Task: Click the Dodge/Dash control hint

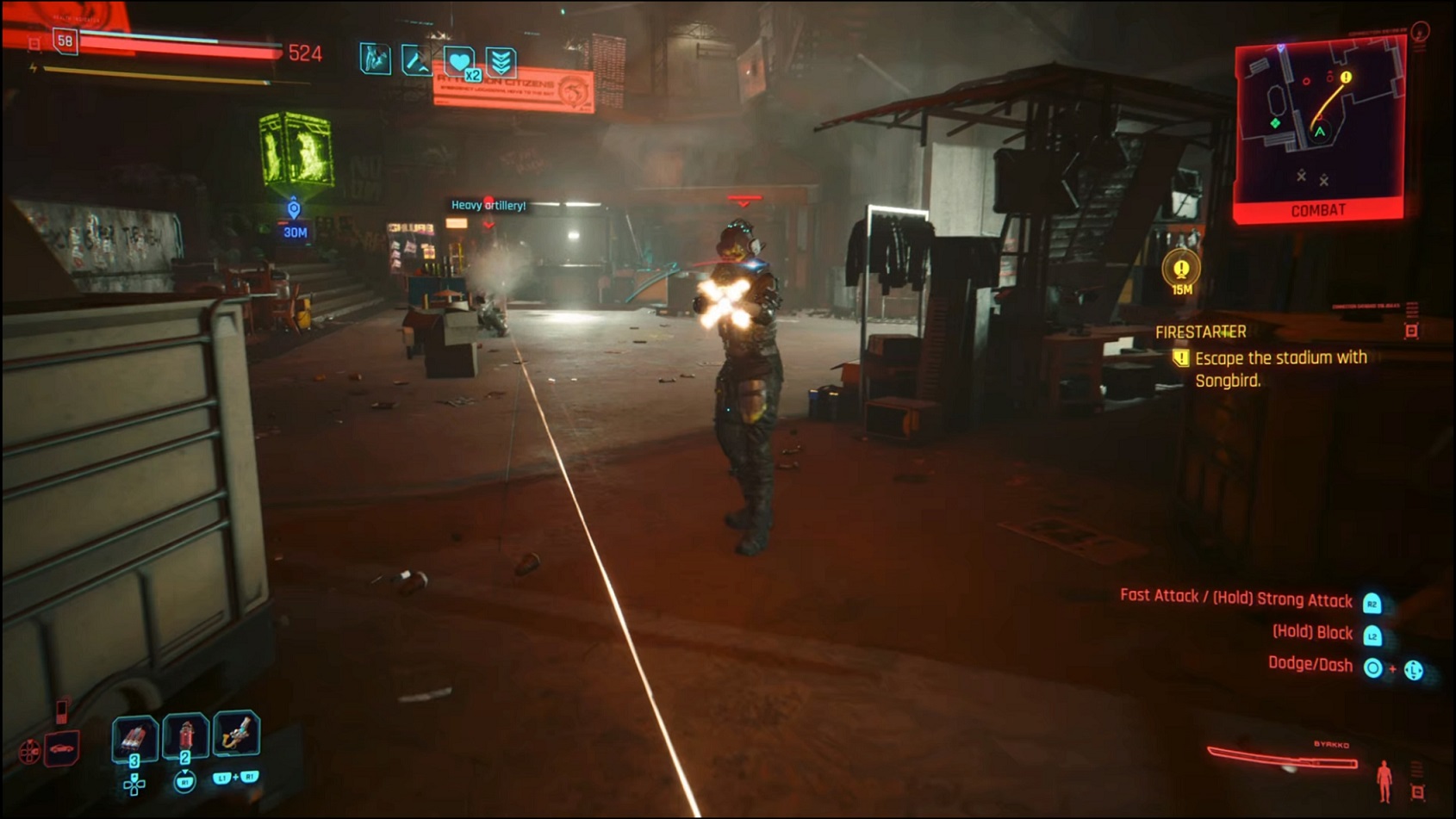Action: point(1314,664)
